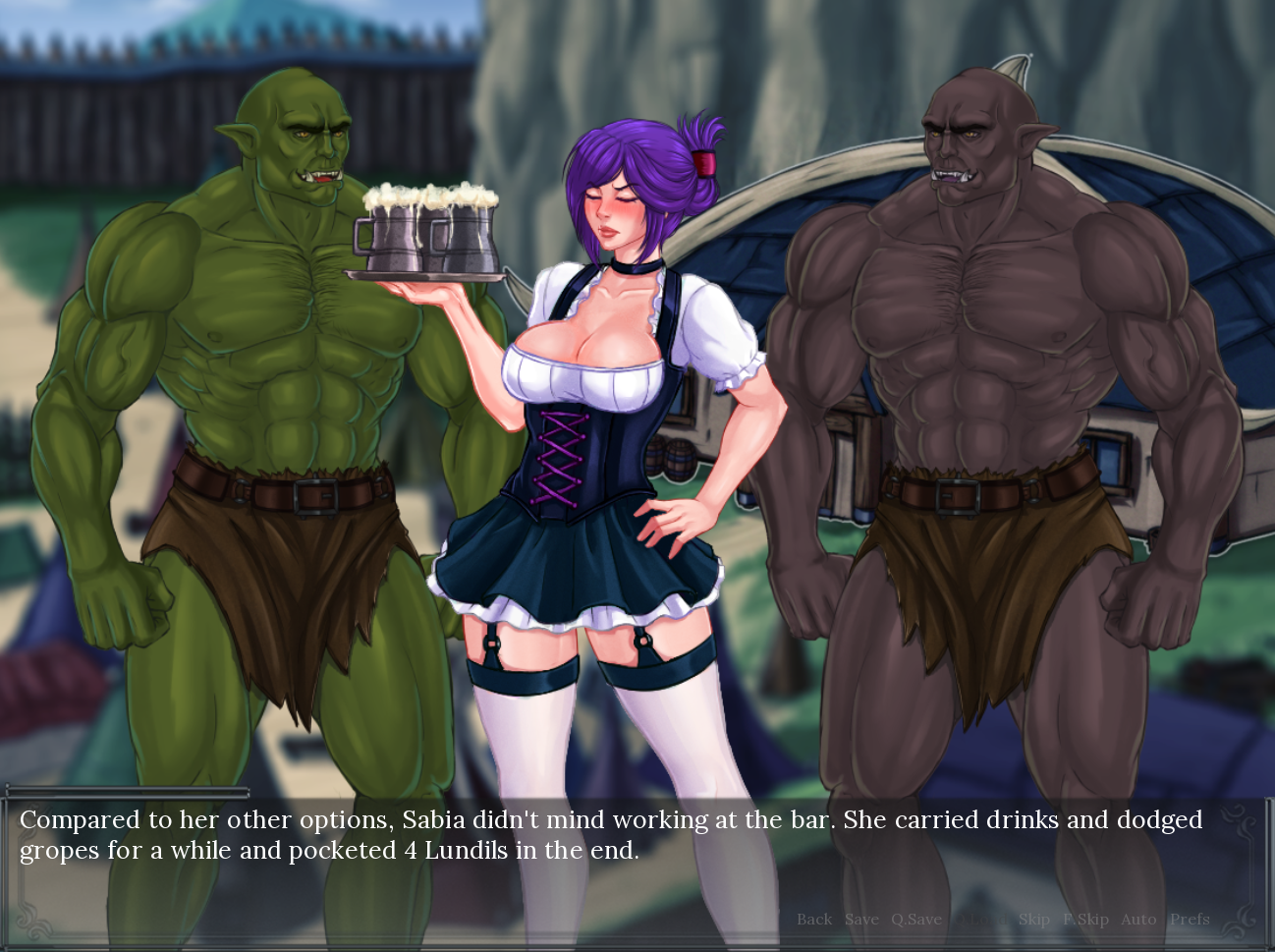This screenshot has height=952, width=1275.
Task: Fast skip with F.Skip
Action: pyautogui.click(x=1085, y=920)
